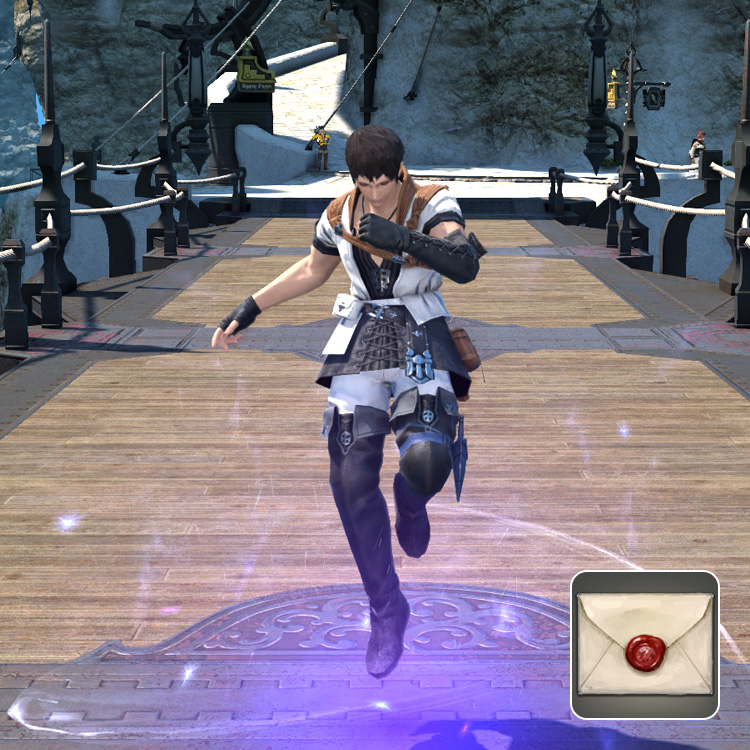The width and height of the screenshot is (750, 750).
Task: Click the sealed envelope icon
Action: point(645,645)
